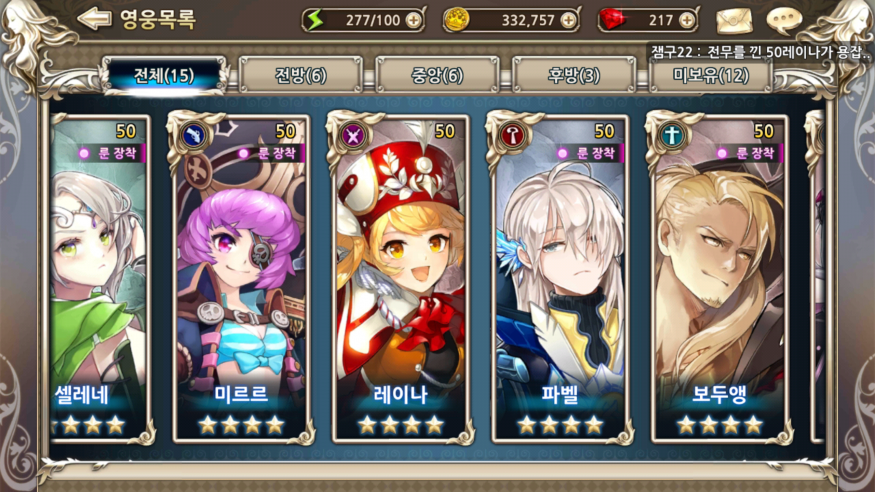Show the 후방(3) hero tab
875x492 pixels.
[574, 75]
